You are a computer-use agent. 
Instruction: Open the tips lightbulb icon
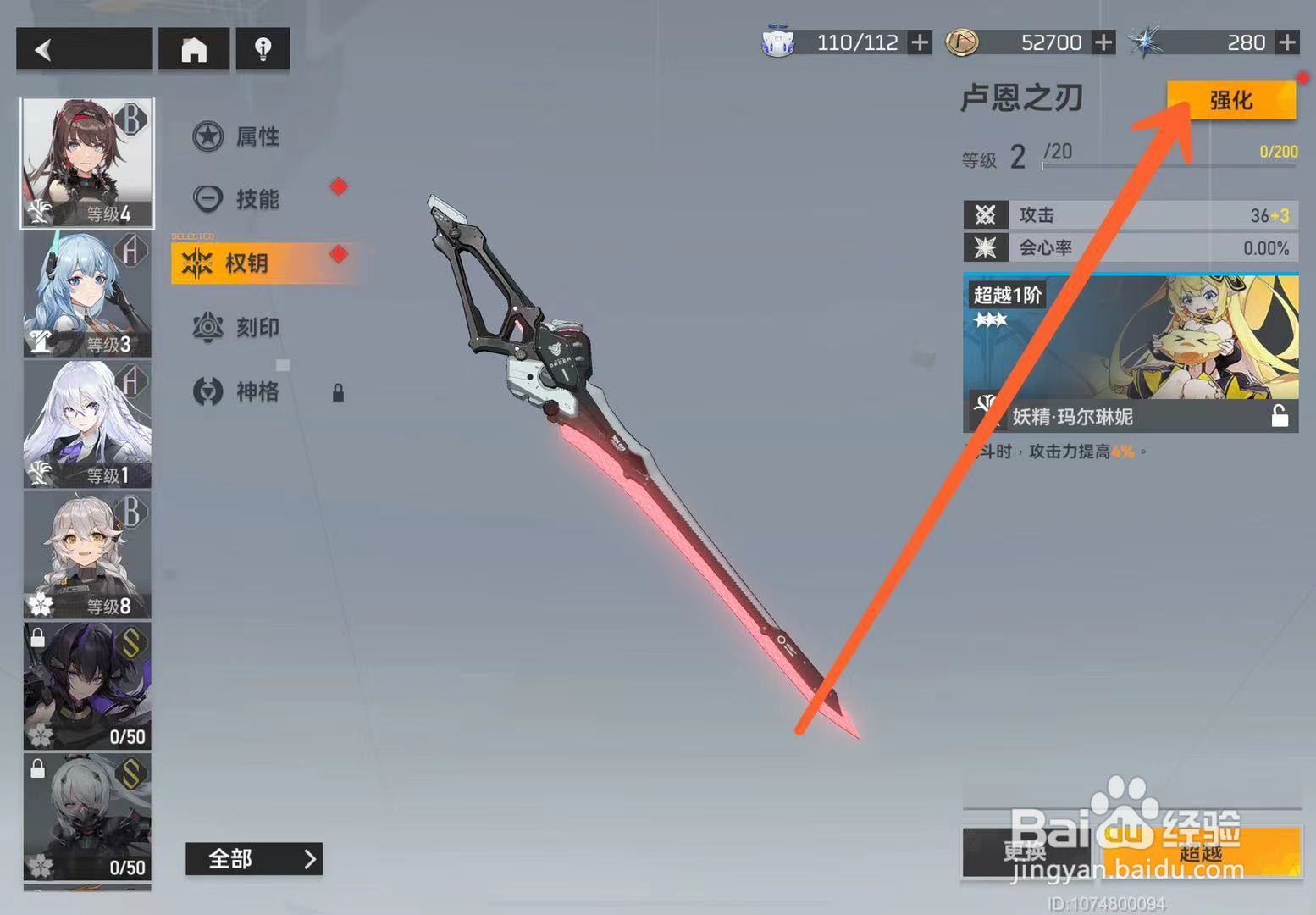coord(263,49)
